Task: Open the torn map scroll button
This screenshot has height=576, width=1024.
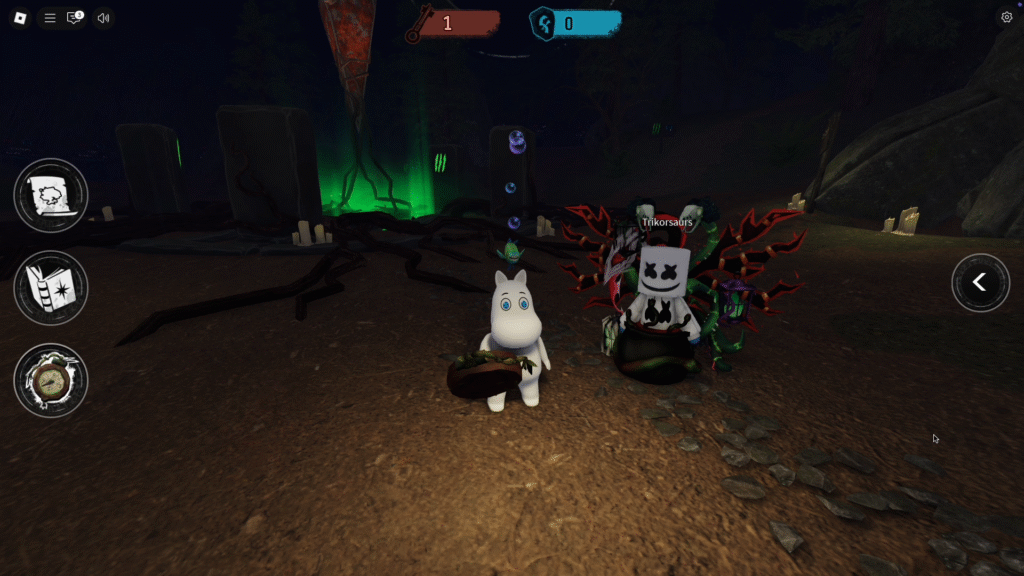Action: 51,195
